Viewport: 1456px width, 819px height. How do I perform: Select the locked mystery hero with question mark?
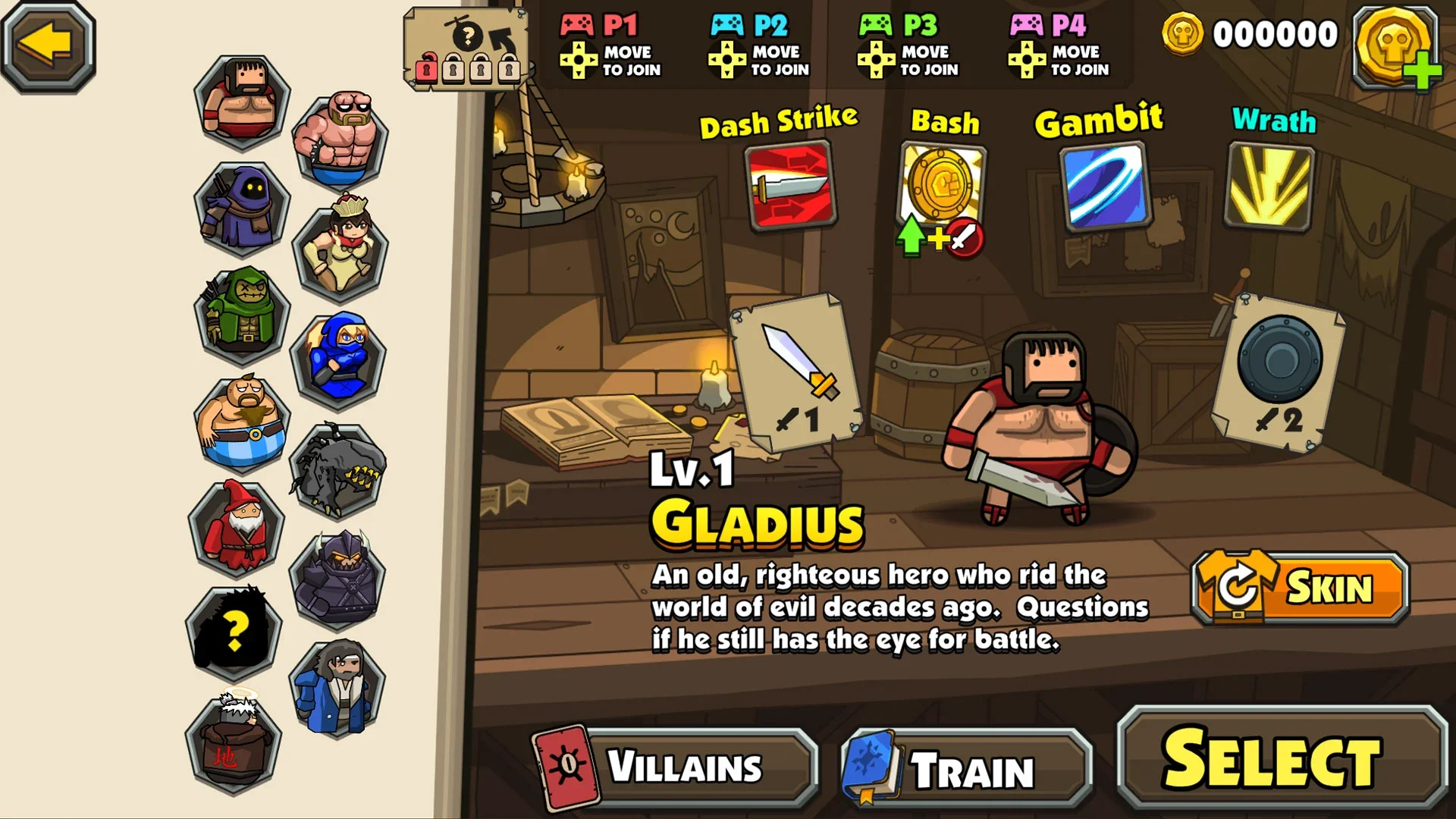[x=234, y=632]
